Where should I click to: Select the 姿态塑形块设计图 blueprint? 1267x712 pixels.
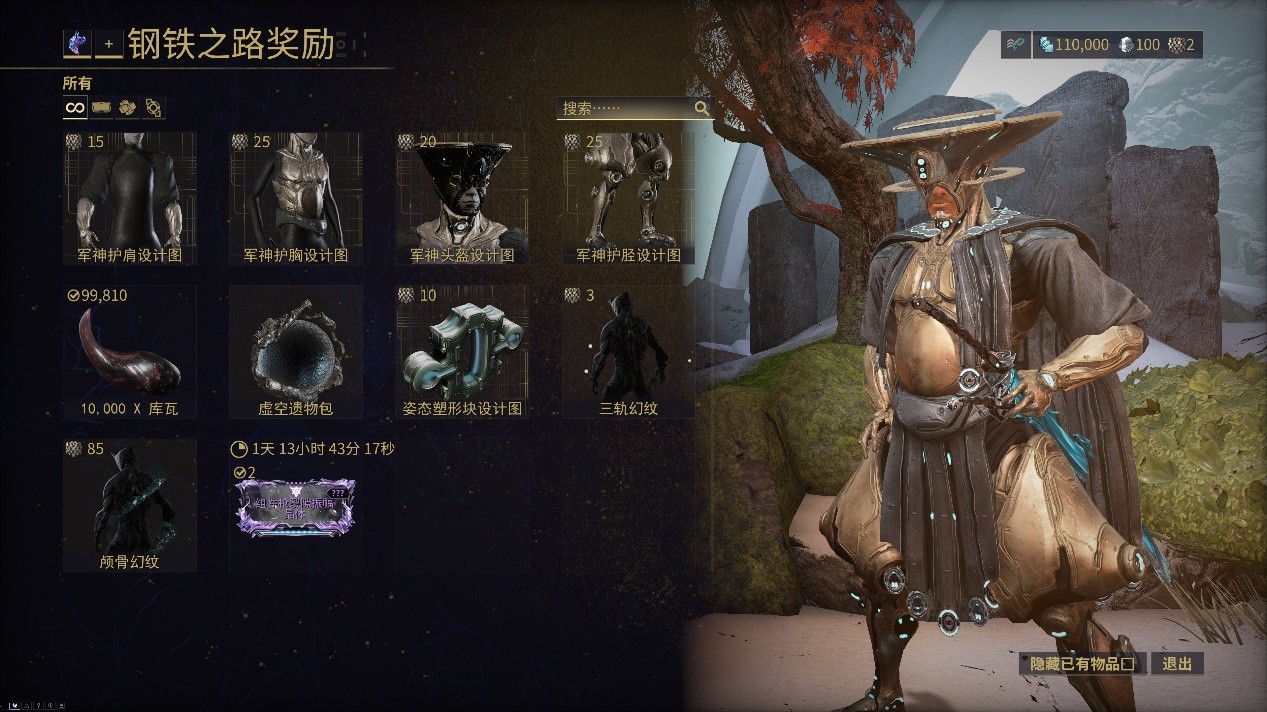(462, 351)
